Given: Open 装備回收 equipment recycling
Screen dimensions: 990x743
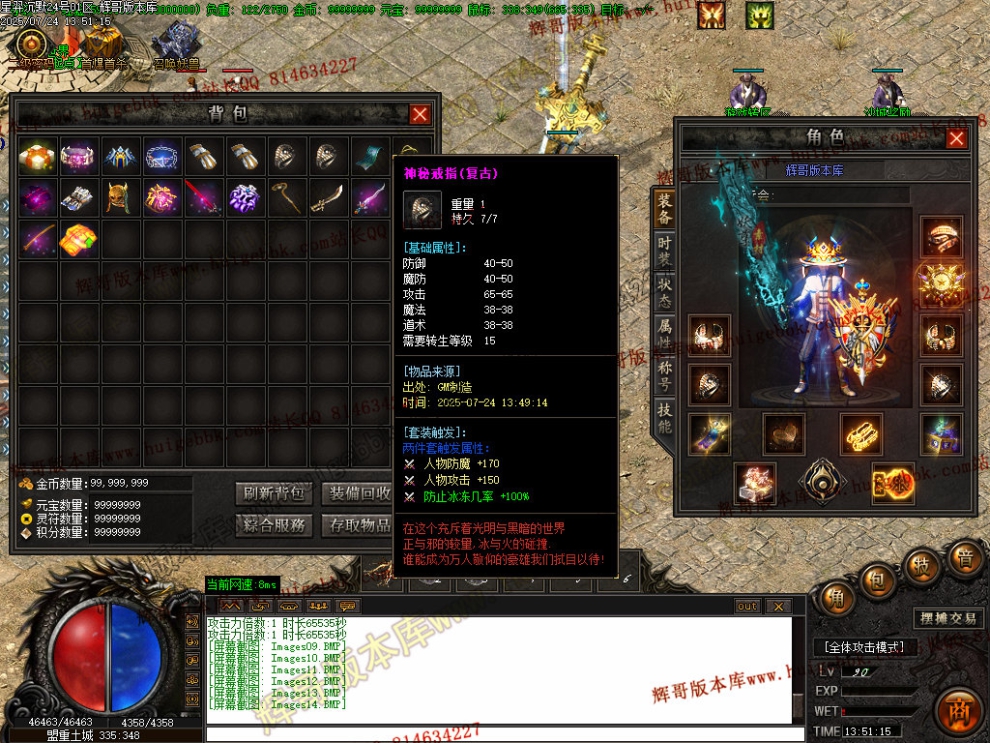Looking at the screenshot, I should tap(361, 493).
